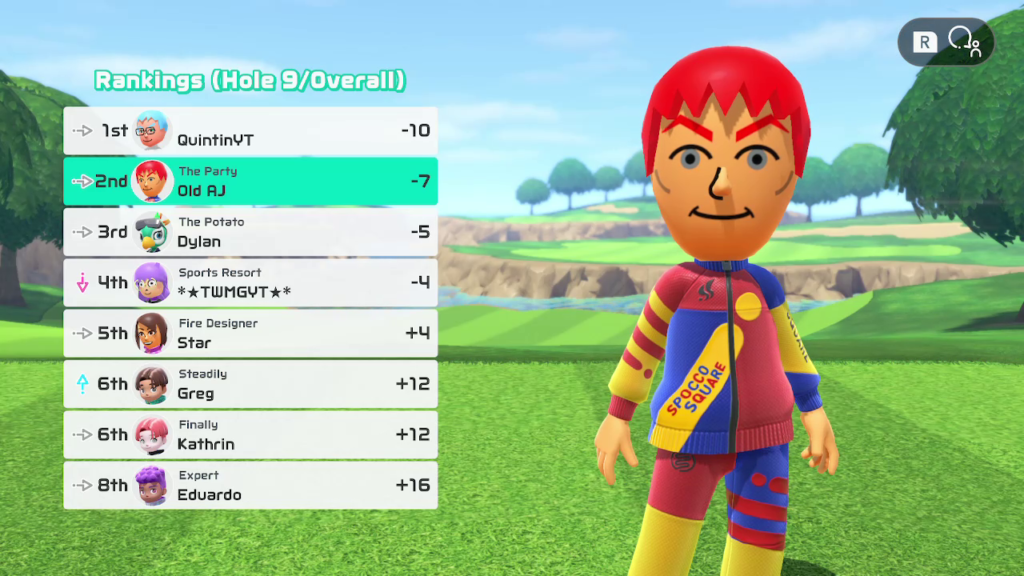Pick the TWMGYT fourth place row

click(x=250, y=283)
